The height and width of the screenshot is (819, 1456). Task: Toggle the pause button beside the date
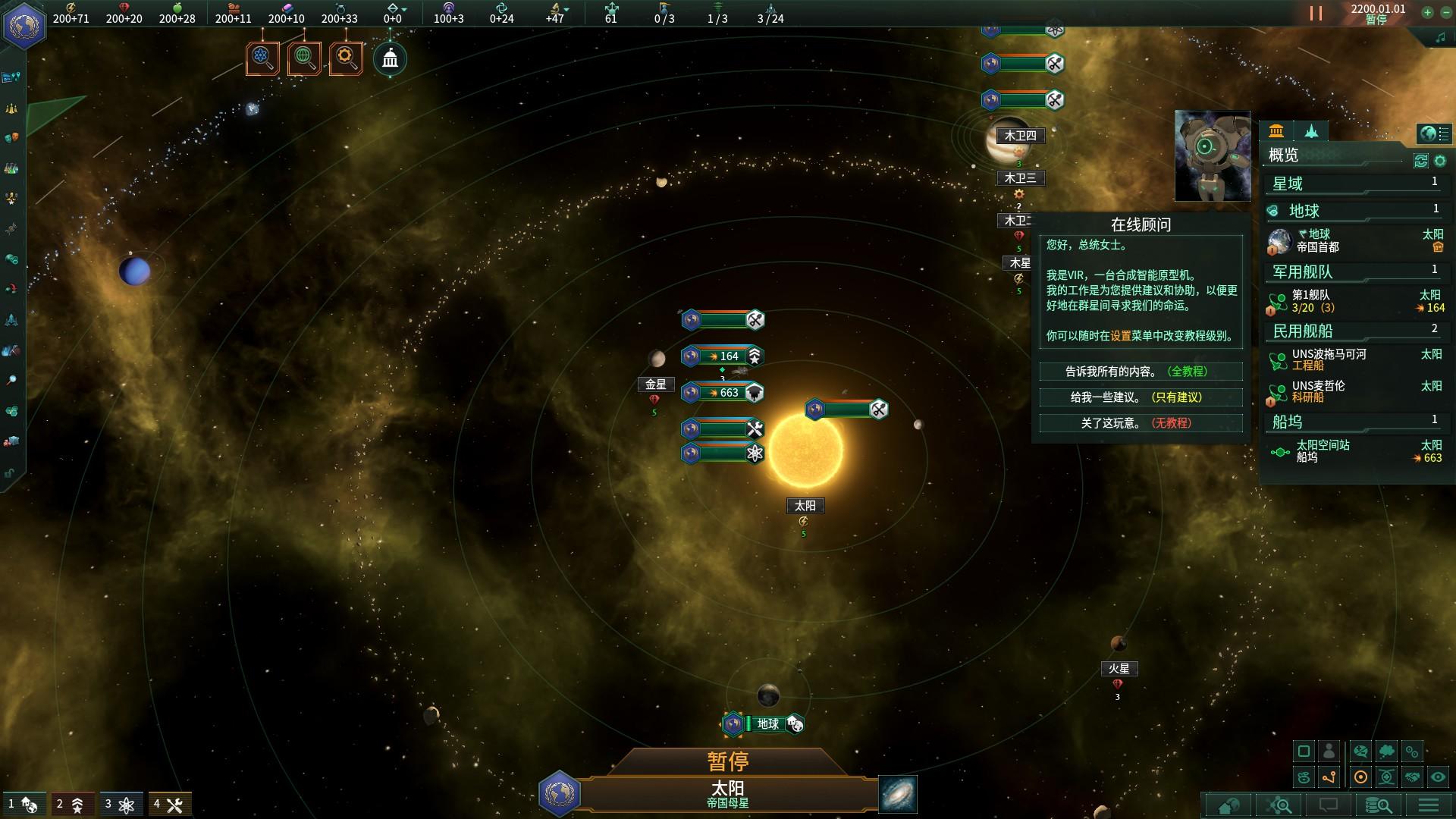(x=1316, y=14)
